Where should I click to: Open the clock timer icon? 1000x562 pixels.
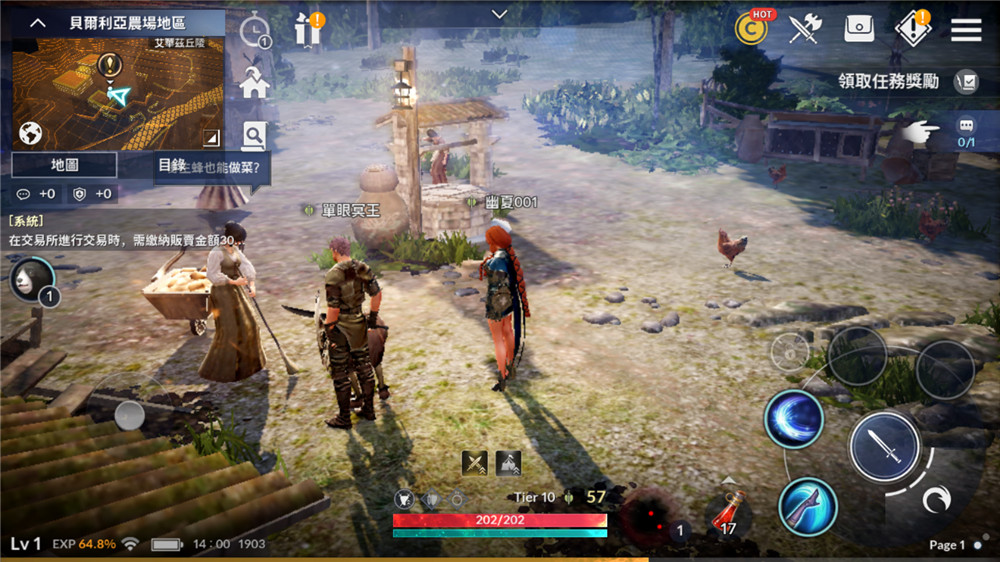(256, 31)
